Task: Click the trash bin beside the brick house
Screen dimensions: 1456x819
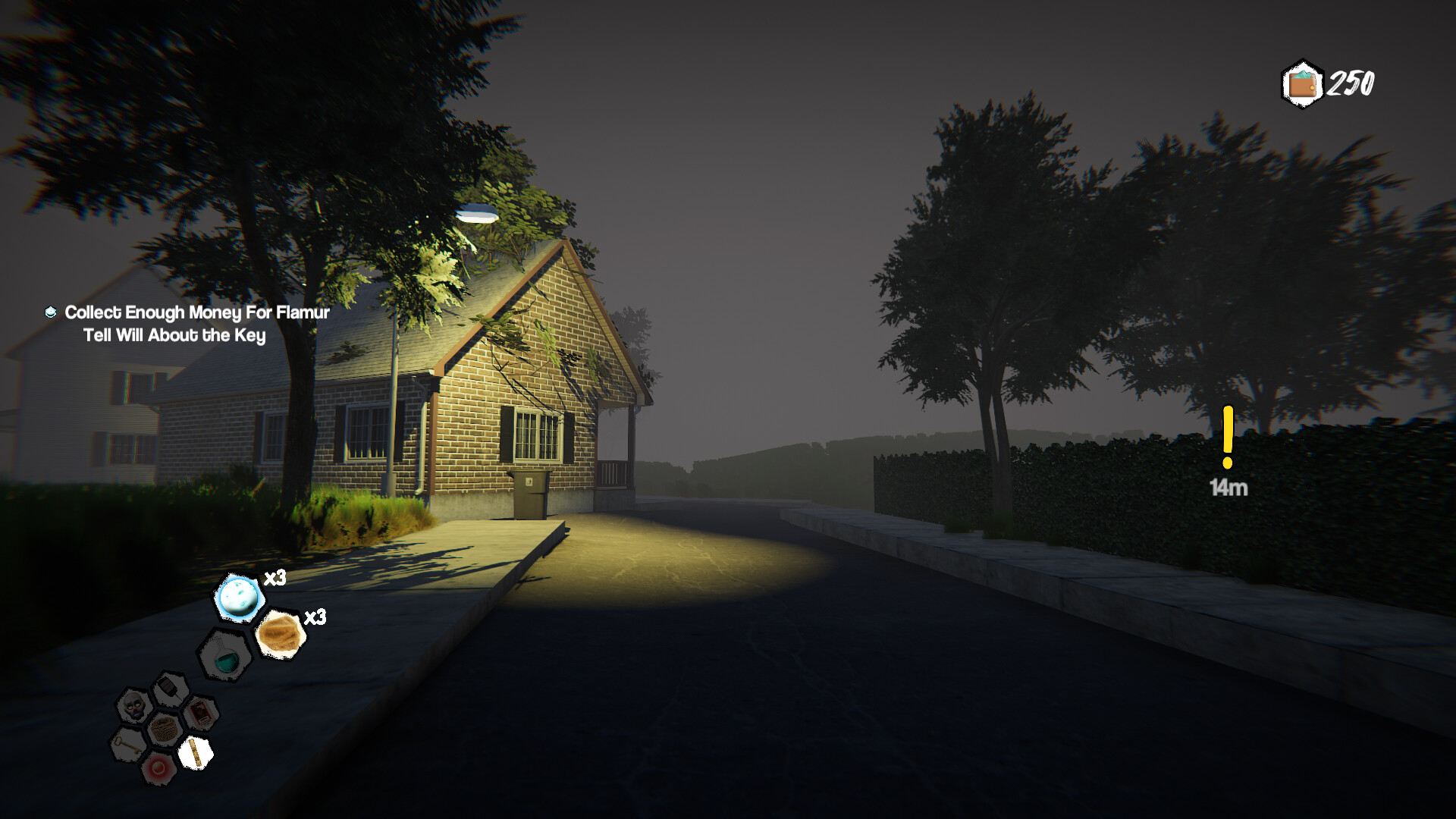Action: [x=531, y=493]
